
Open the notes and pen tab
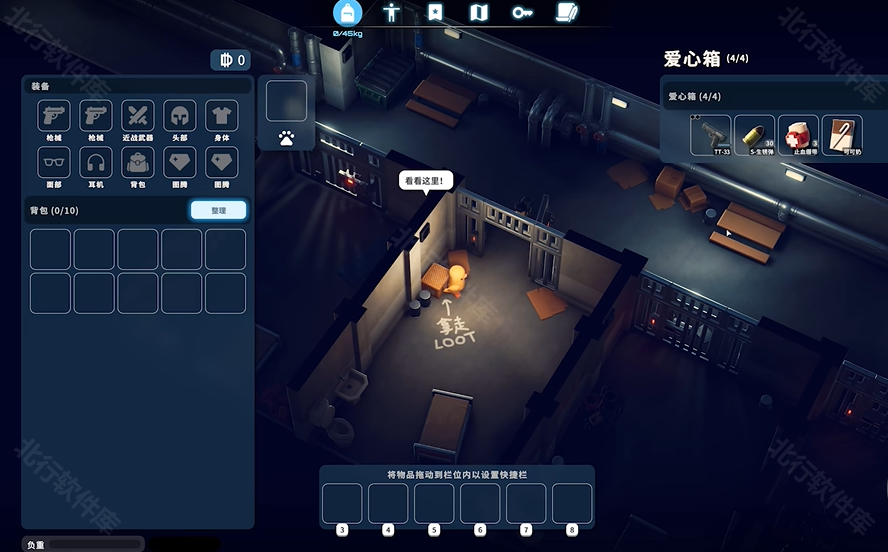coord(566,13)
